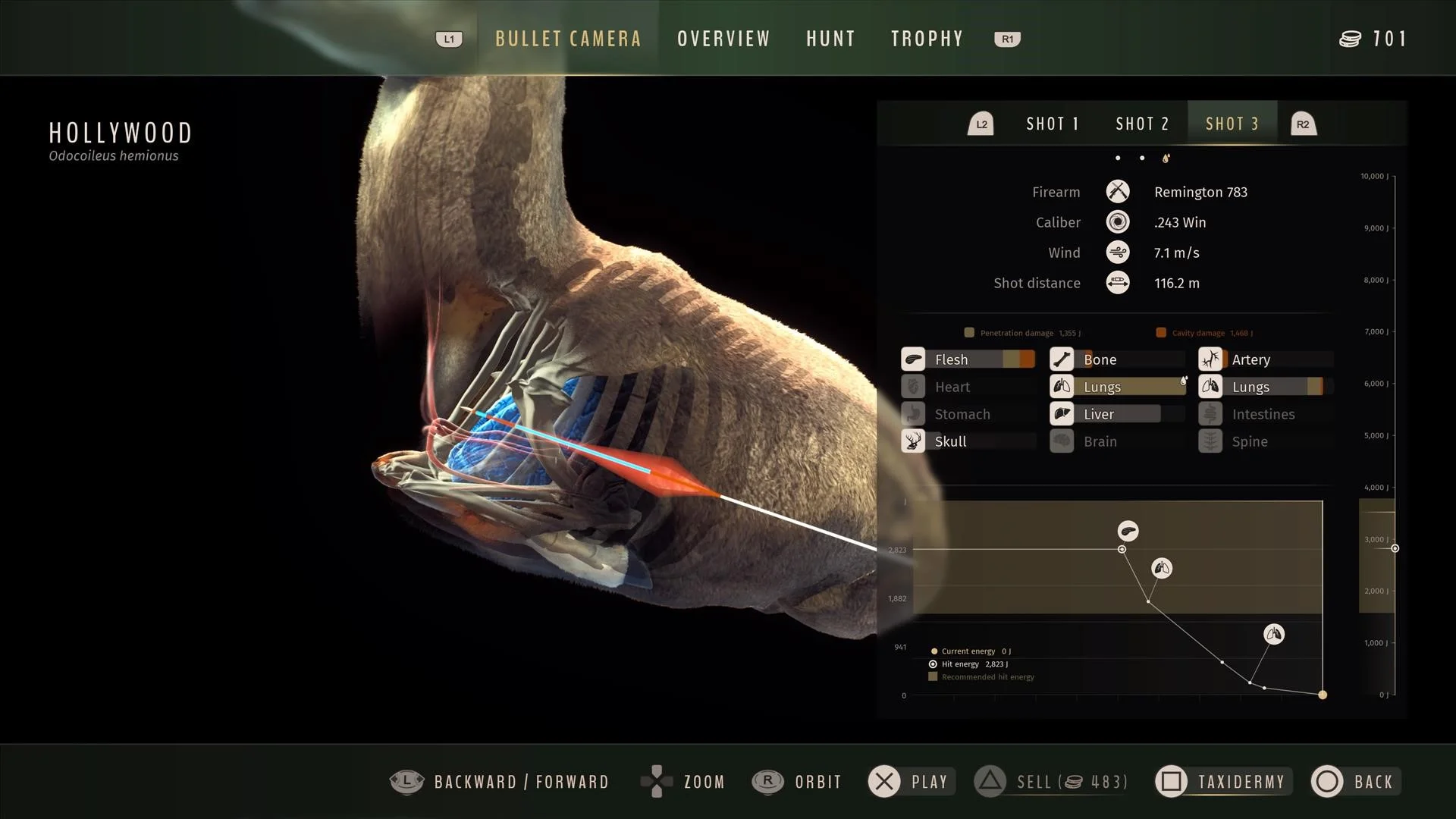Screen dimensions: 1456x819
Task: Go back to the previous screen
Action: (x=1356, y=781)
